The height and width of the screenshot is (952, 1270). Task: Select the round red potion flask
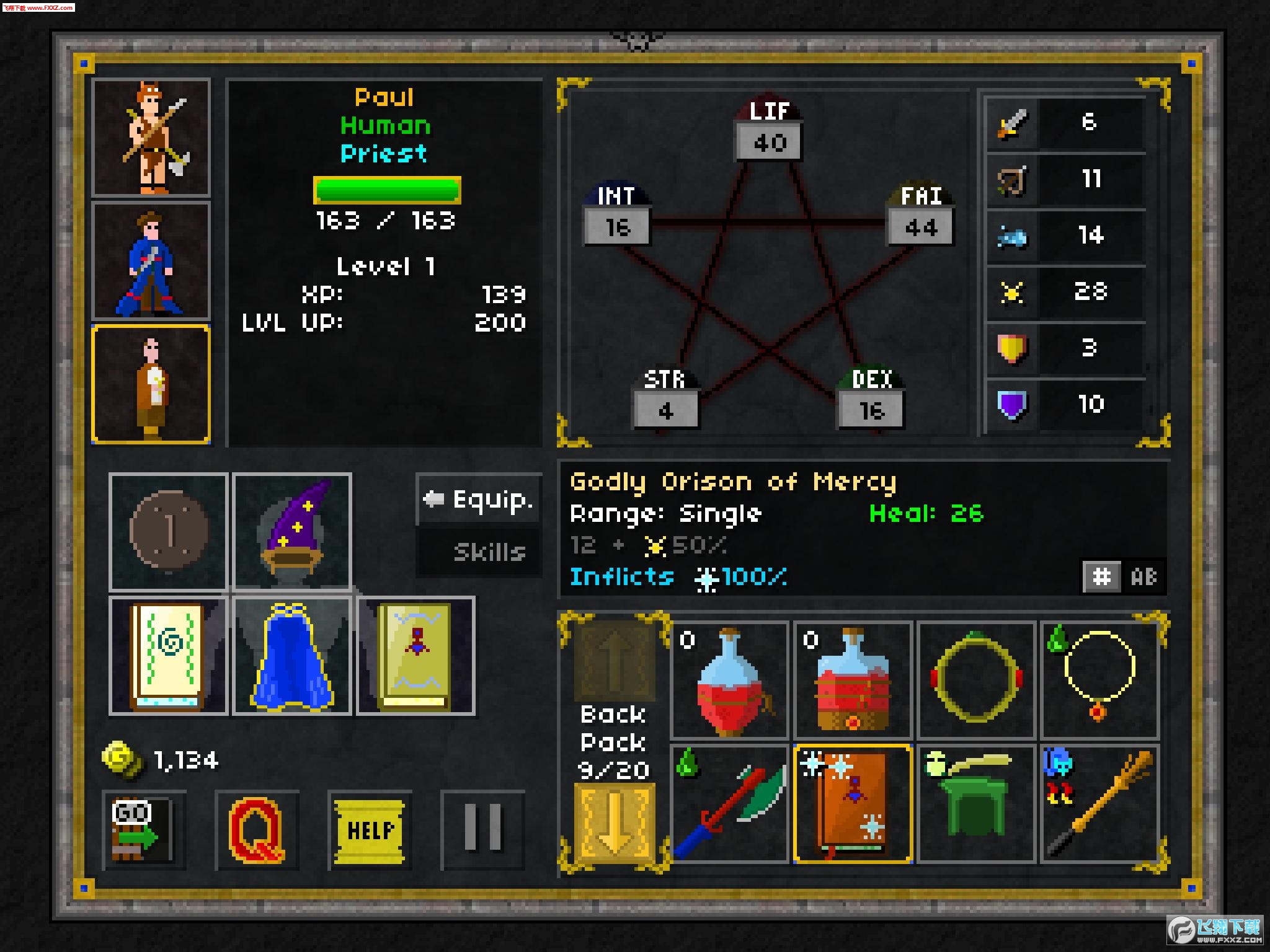(729, 681)
